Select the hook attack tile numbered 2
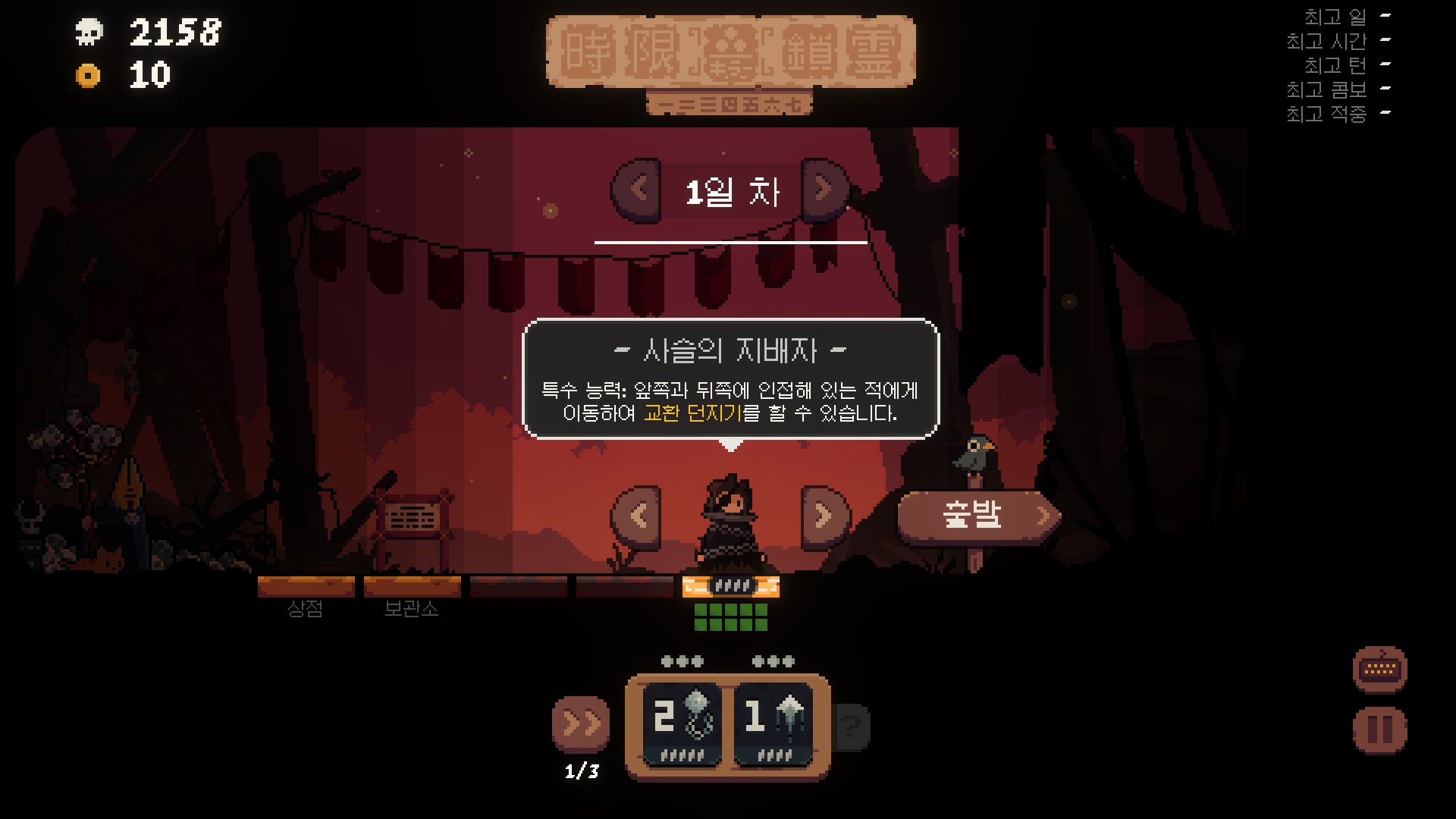 682,724
